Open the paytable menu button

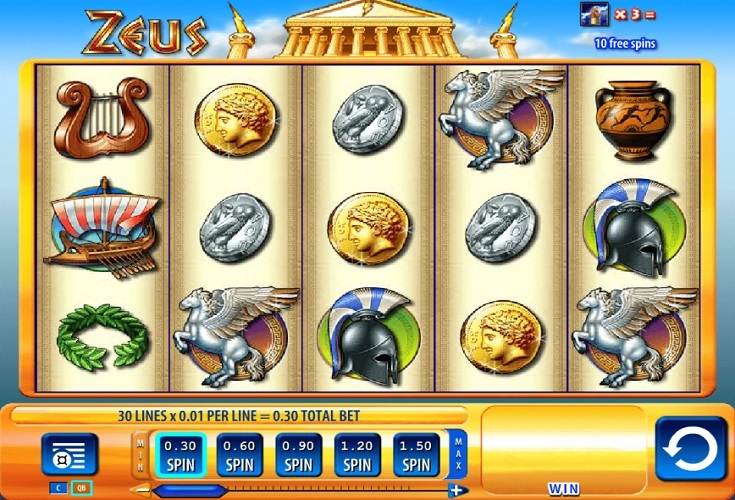pos(69,455)
